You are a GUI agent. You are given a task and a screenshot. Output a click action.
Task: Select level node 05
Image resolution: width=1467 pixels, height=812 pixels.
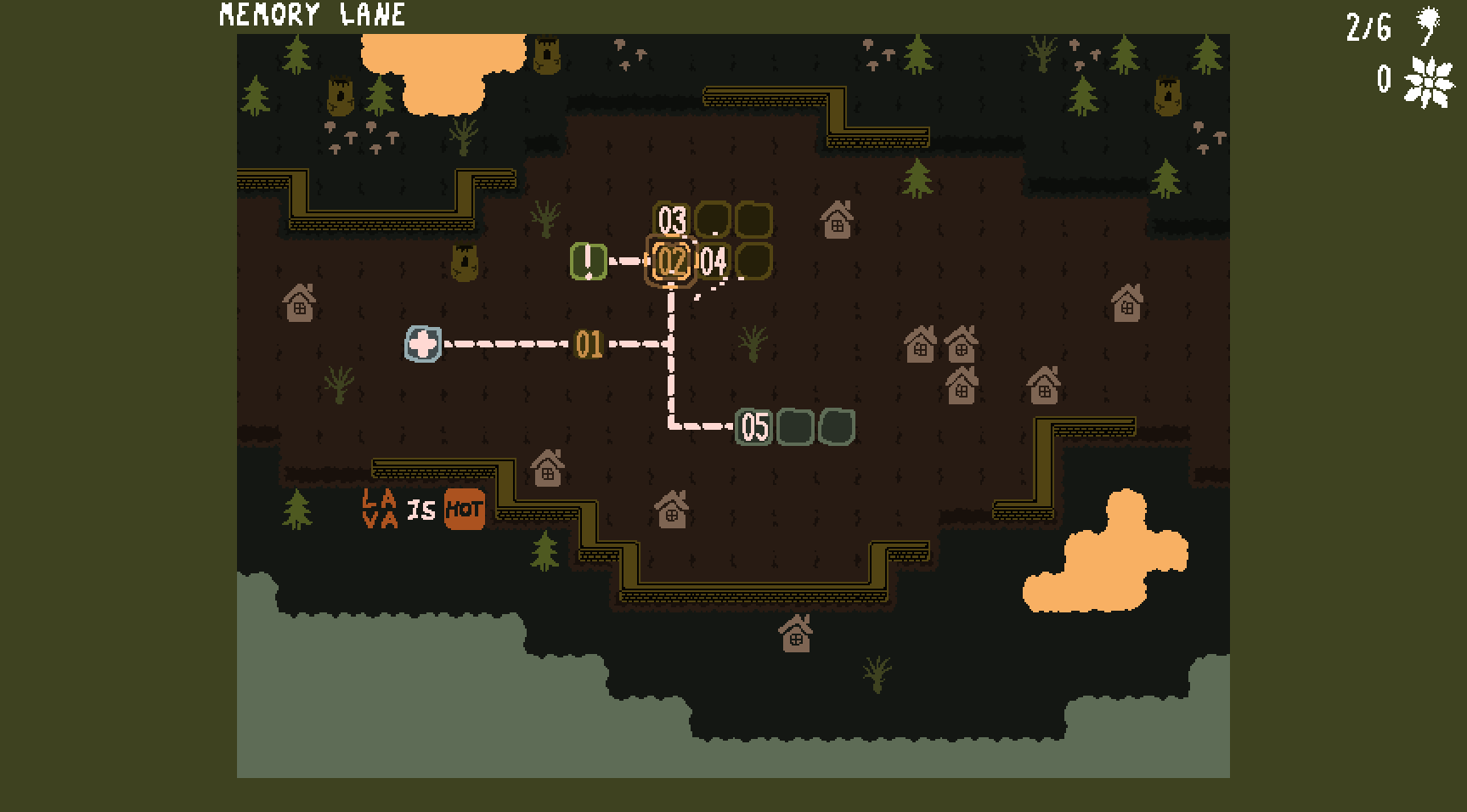[x=753, y=427]
